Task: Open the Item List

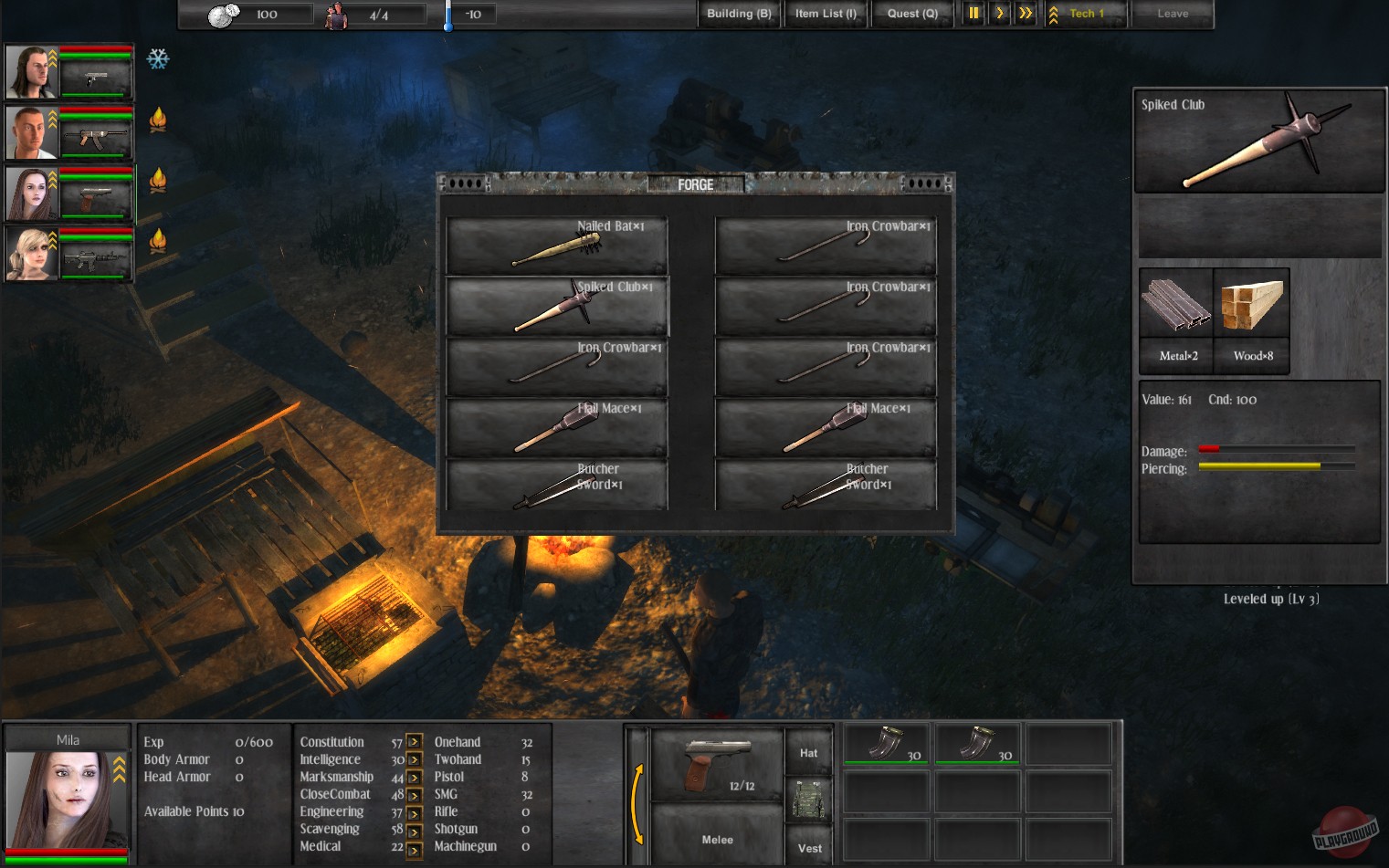Action: click(x=825, y=14)
